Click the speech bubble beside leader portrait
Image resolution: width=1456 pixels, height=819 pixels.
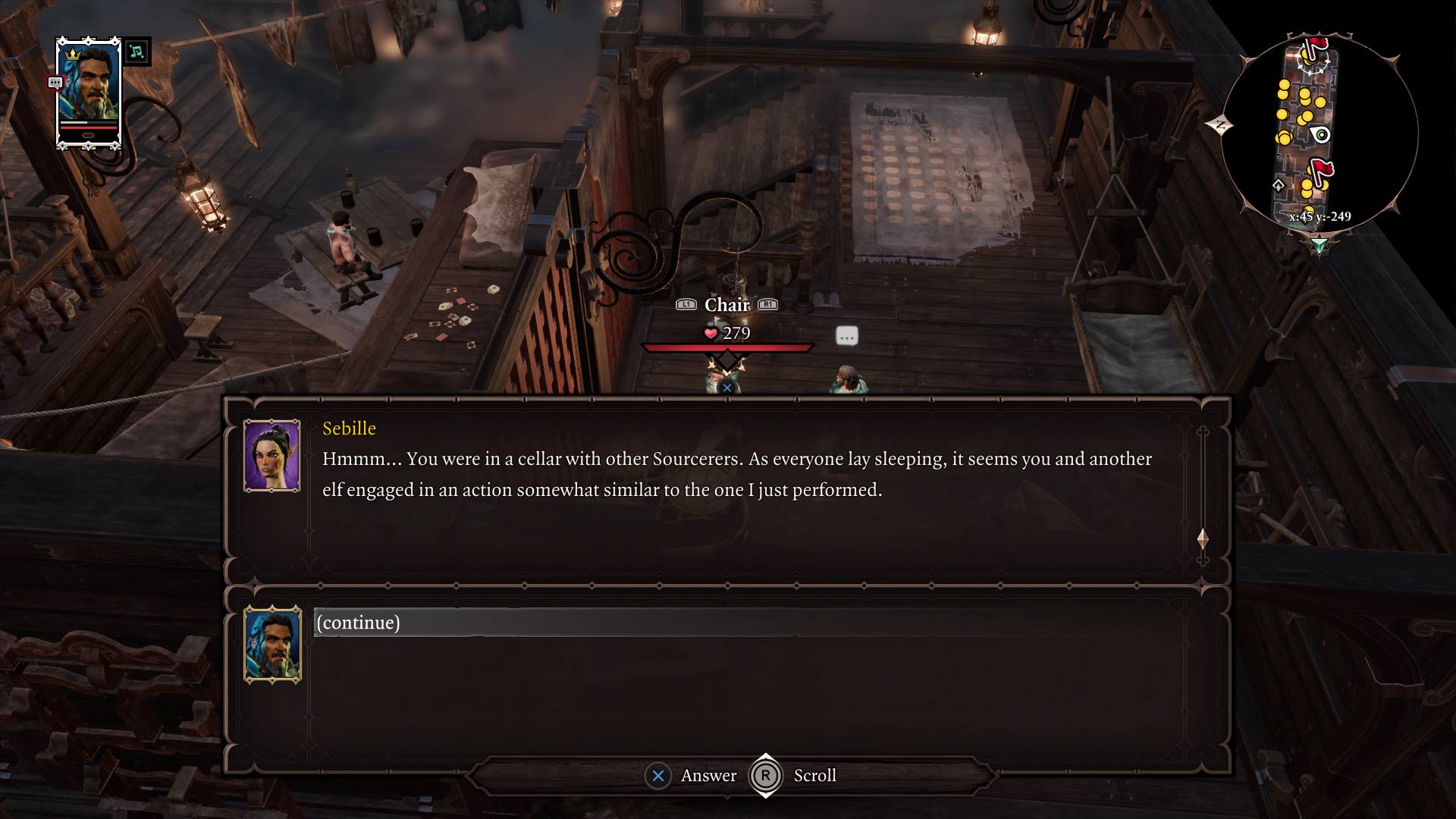(x=55, y=83)
